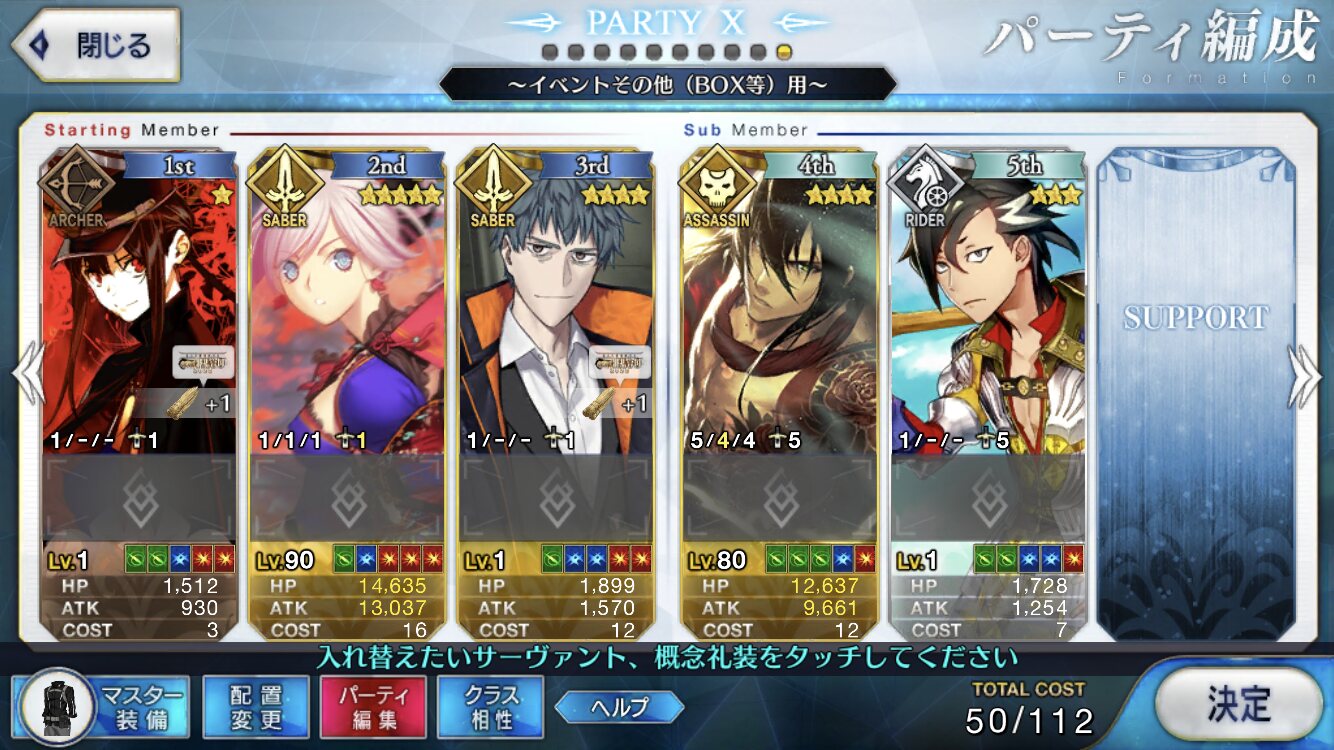Confirm the party with 決定 button

click(1238, 705)
